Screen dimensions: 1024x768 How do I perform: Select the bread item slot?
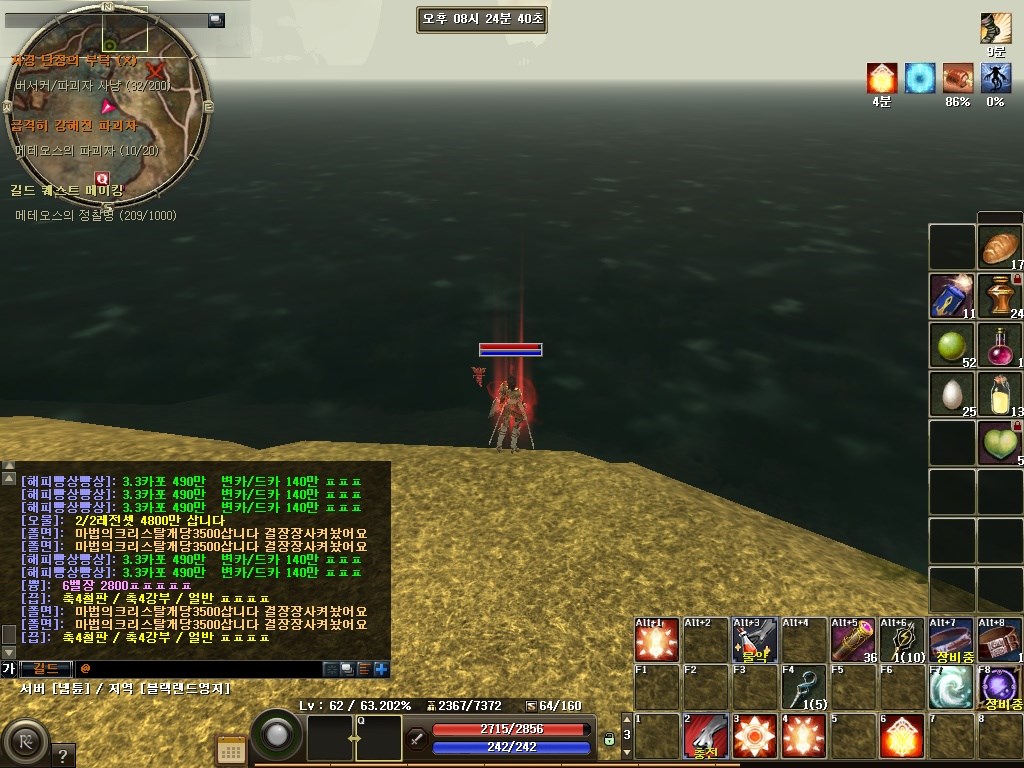pos(1000,247)
